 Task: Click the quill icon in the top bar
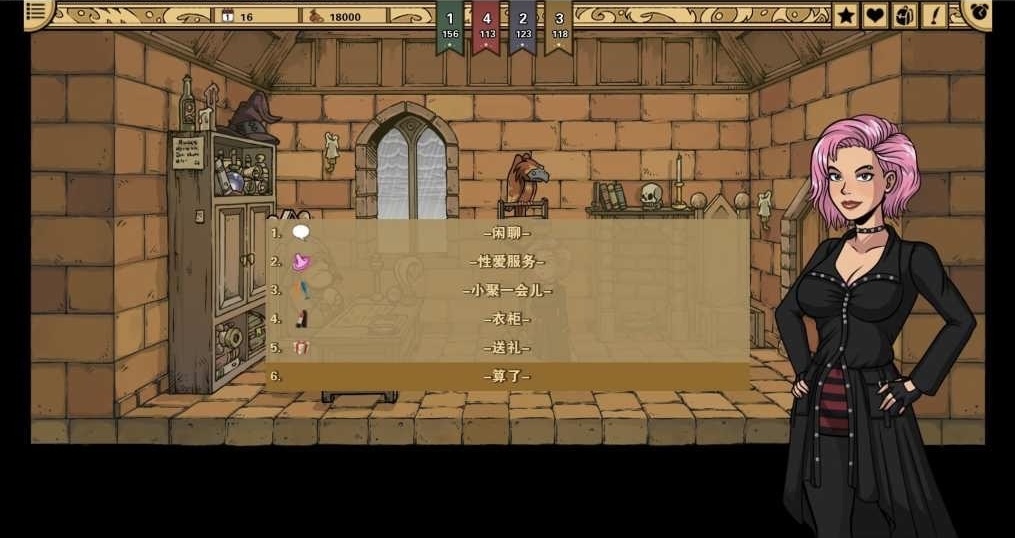935,15
